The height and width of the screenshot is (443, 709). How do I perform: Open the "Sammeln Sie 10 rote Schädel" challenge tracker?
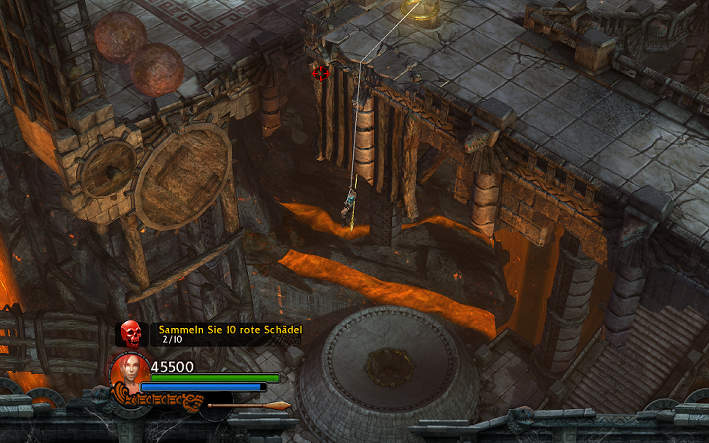pyautogui.click(x=229, y=329)
